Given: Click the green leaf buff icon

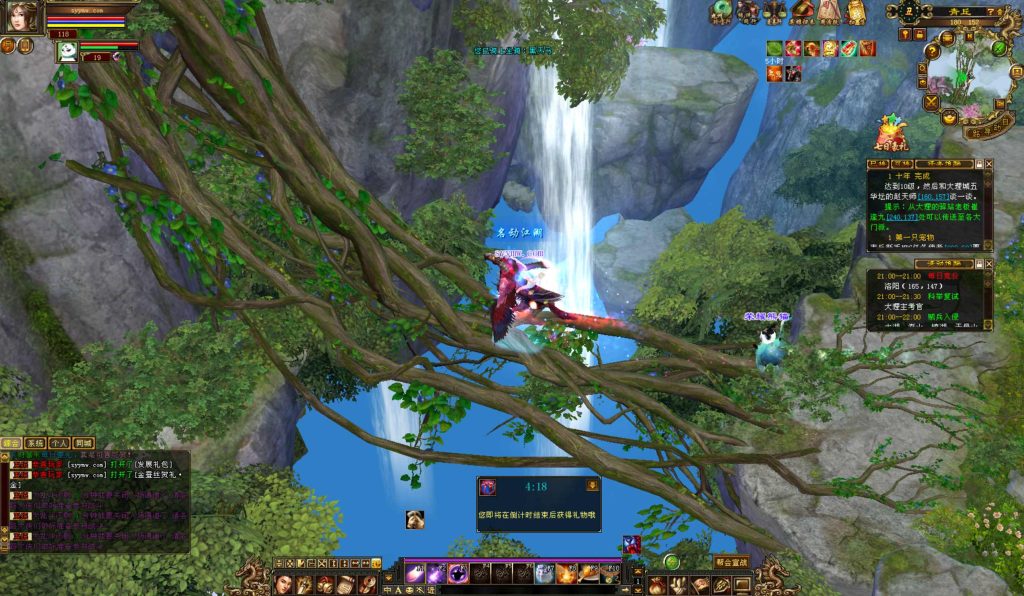Looking at the screenshot, I should 774,48.
